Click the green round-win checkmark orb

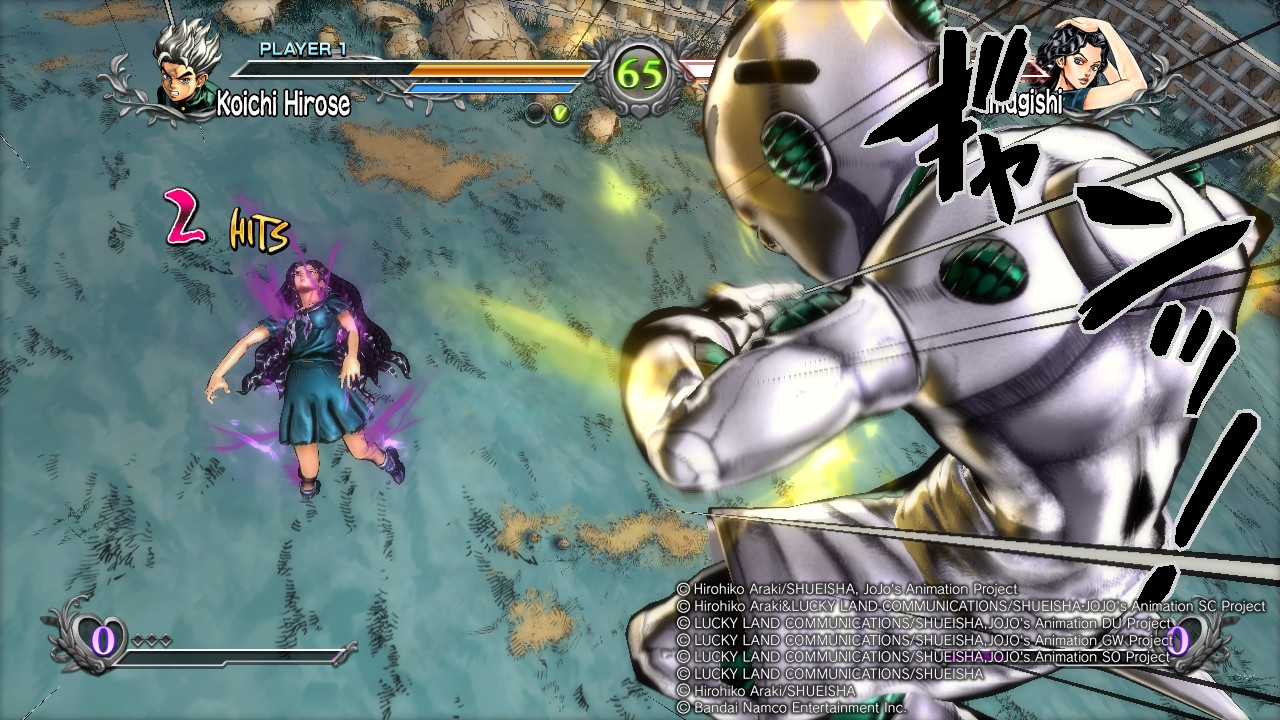point(560,113)
